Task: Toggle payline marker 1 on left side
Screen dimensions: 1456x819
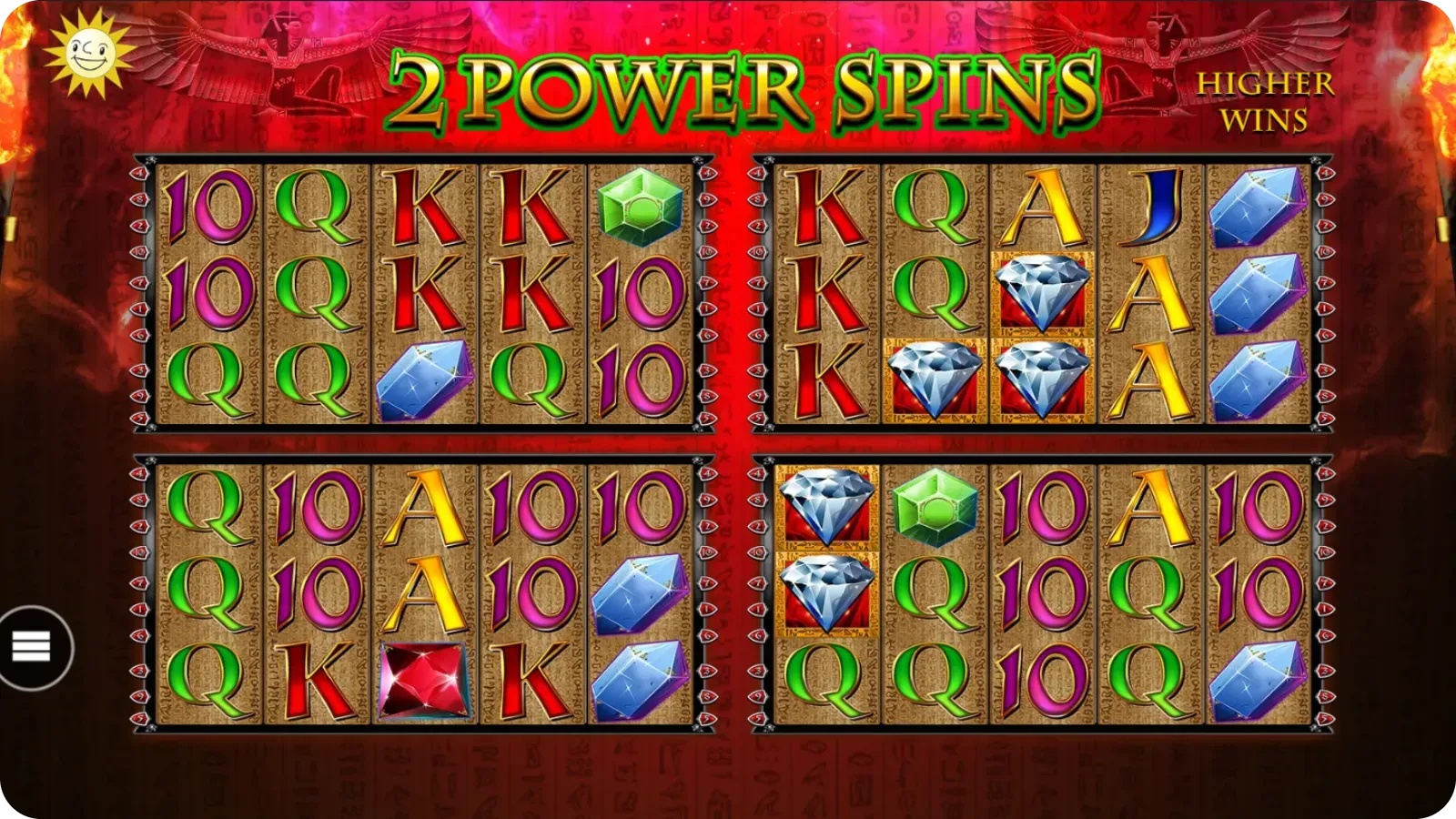Action: tap(138, 310)
